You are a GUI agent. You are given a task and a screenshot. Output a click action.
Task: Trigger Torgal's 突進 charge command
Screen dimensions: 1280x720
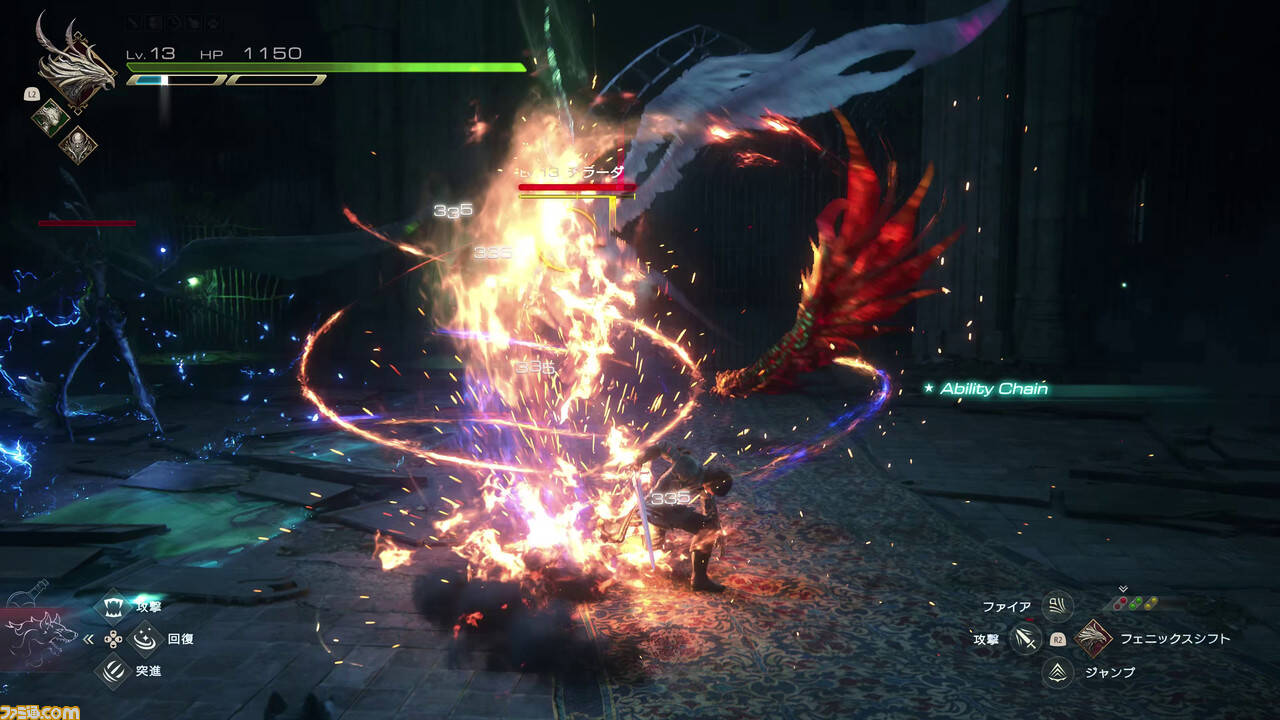[116, 671]
